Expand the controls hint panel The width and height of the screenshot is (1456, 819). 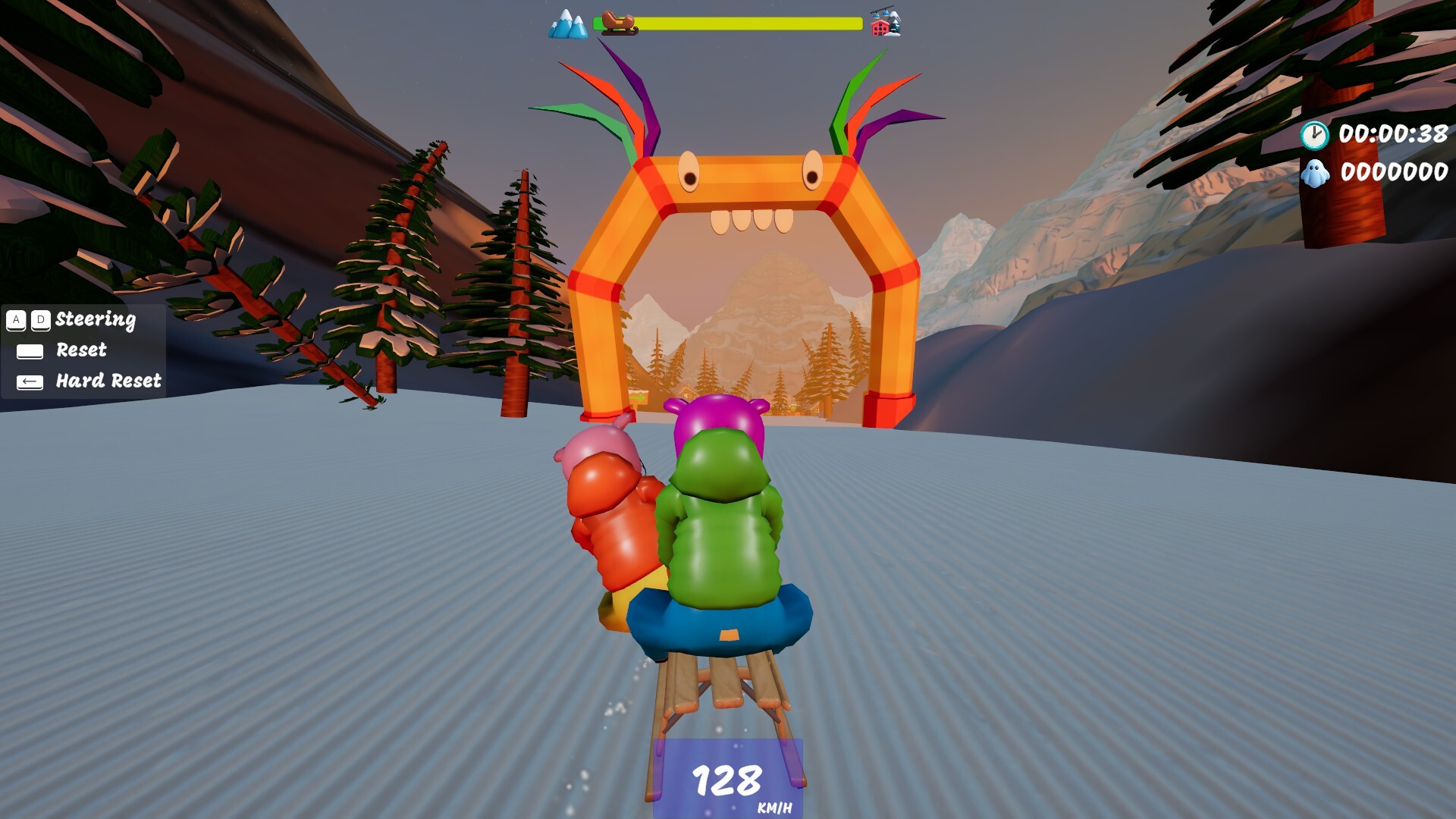83,350
